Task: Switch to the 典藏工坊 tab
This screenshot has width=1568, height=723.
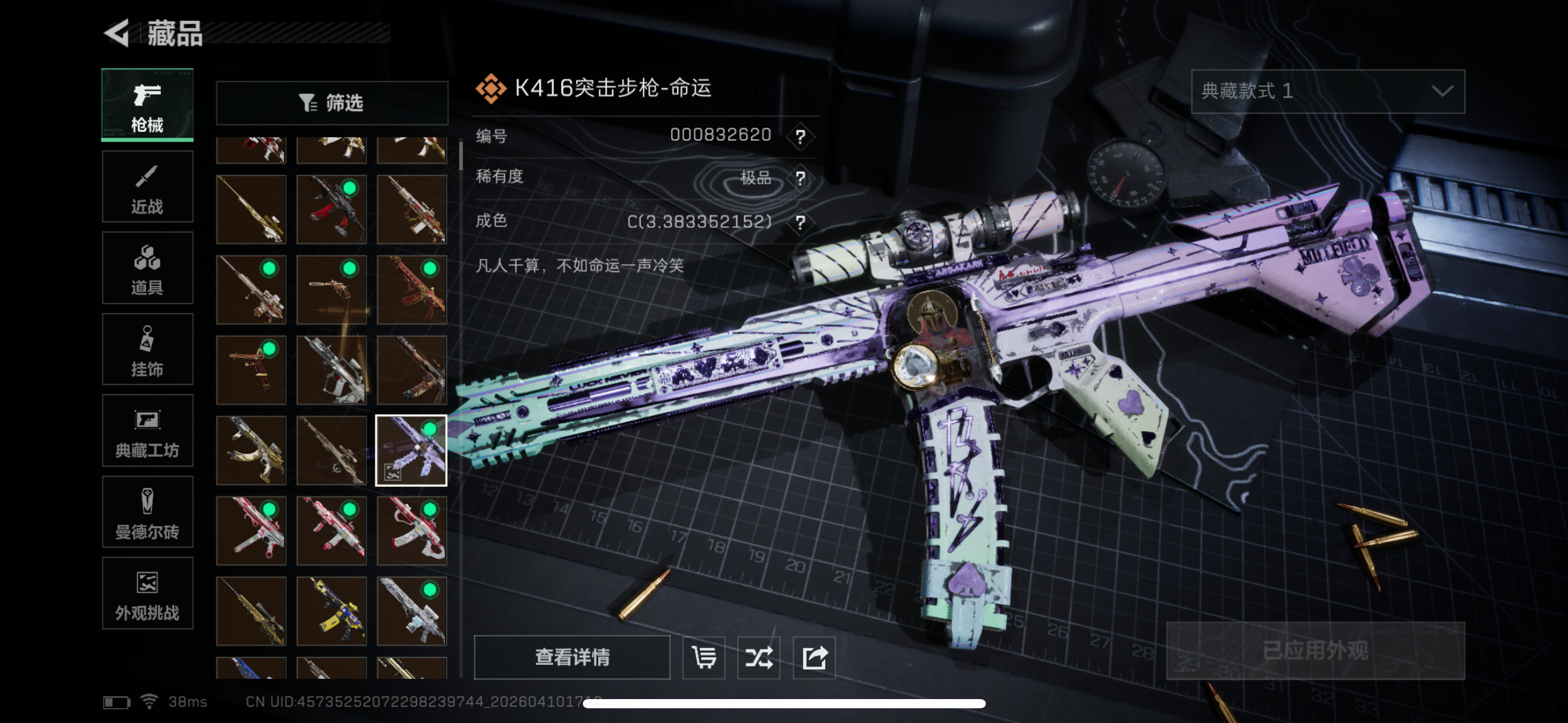Action: coord(147,431)
